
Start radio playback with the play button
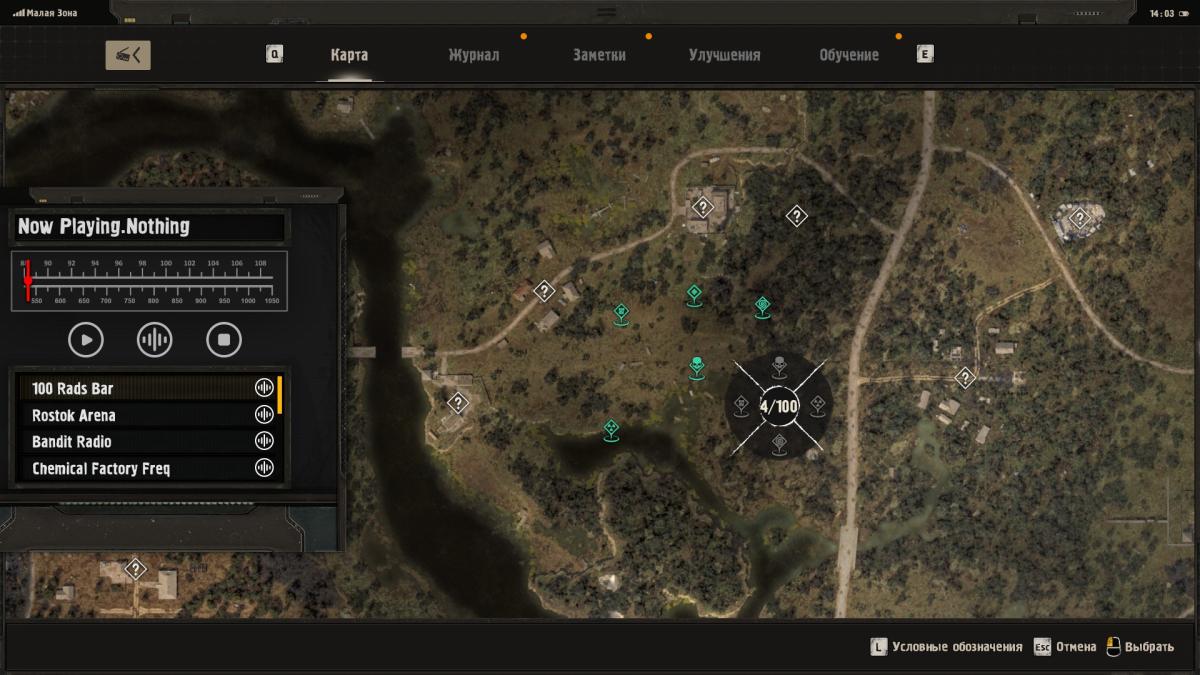click(86, 340)
